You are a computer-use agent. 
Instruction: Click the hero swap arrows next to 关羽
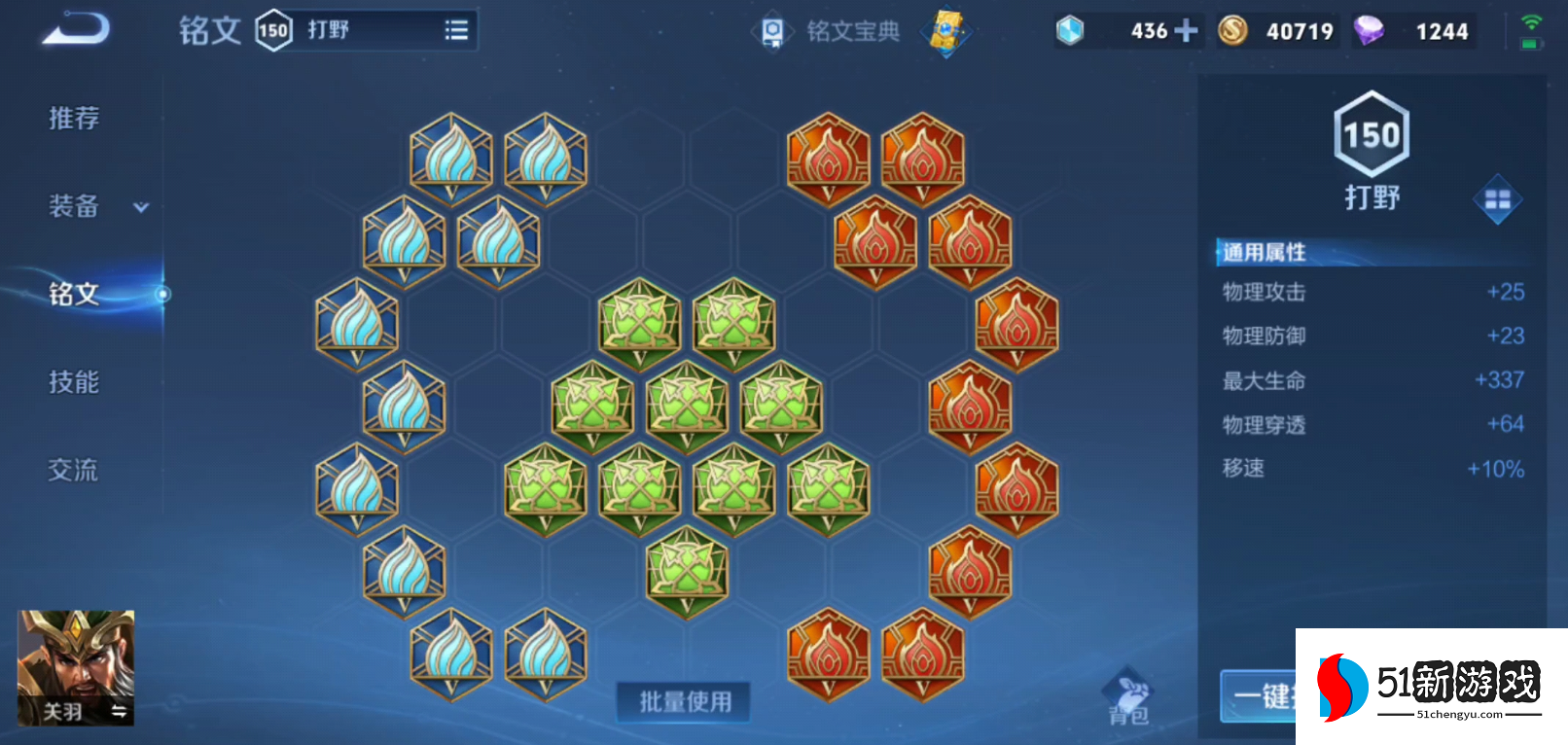click(x=117, y=711)
